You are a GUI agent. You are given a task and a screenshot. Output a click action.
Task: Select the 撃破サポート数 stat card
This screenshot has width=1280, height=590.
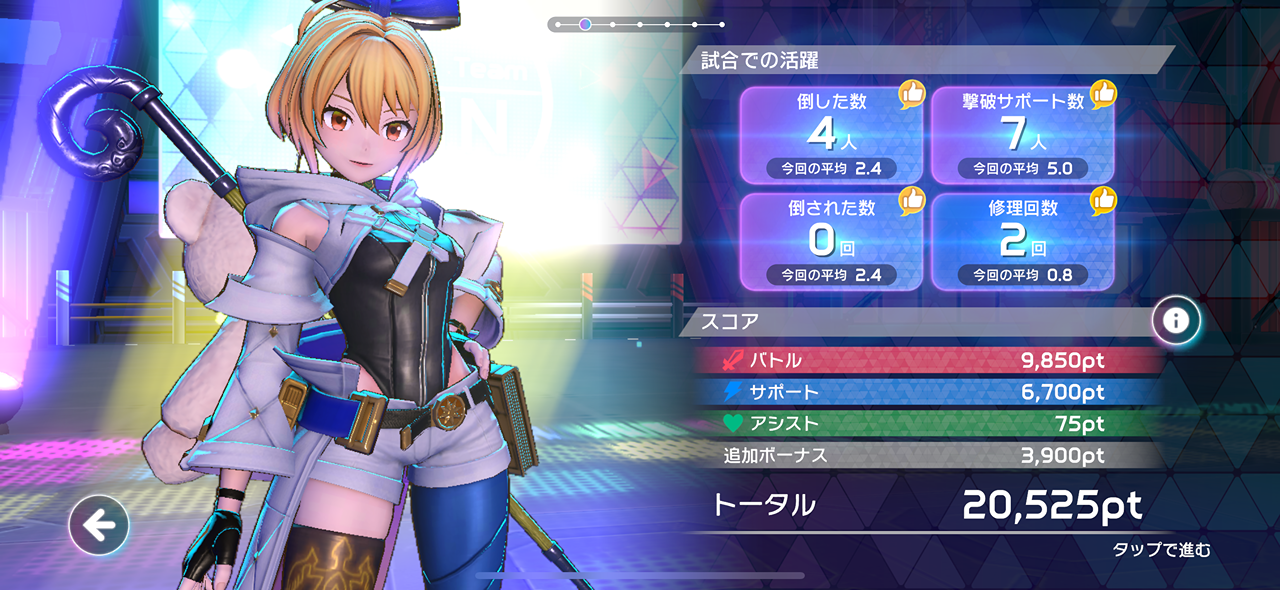point(1022,135)
